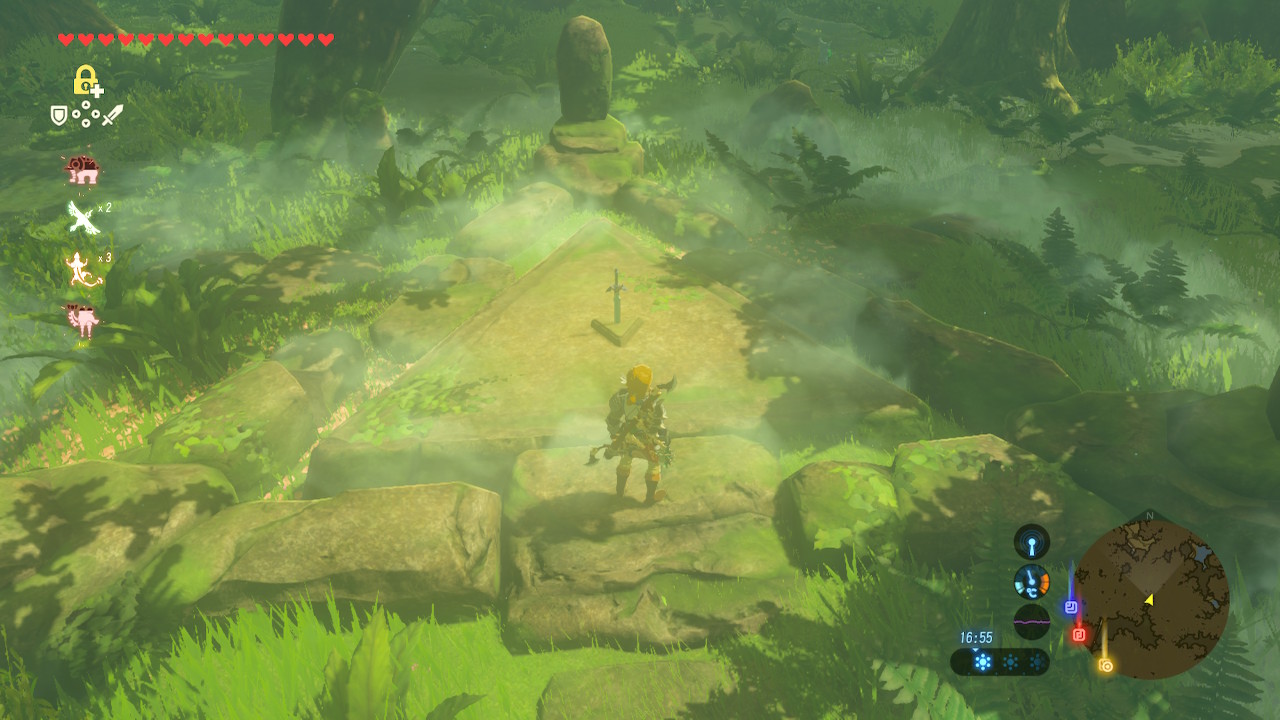The height and width of the screenshot is (720, 1280).
Task: Select the shield quick-equip icon
Action: [59, 116]
